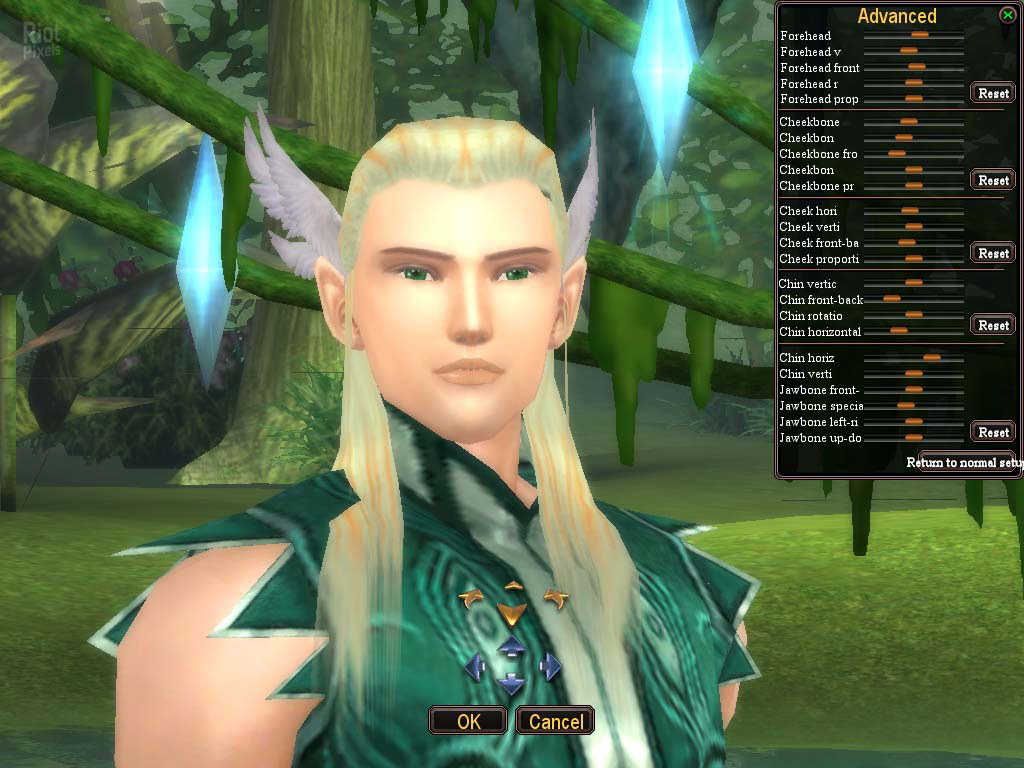The image size is (1024, 768).
Task: Click the Jawbone specia slider
Action: [x=906, y=406]
